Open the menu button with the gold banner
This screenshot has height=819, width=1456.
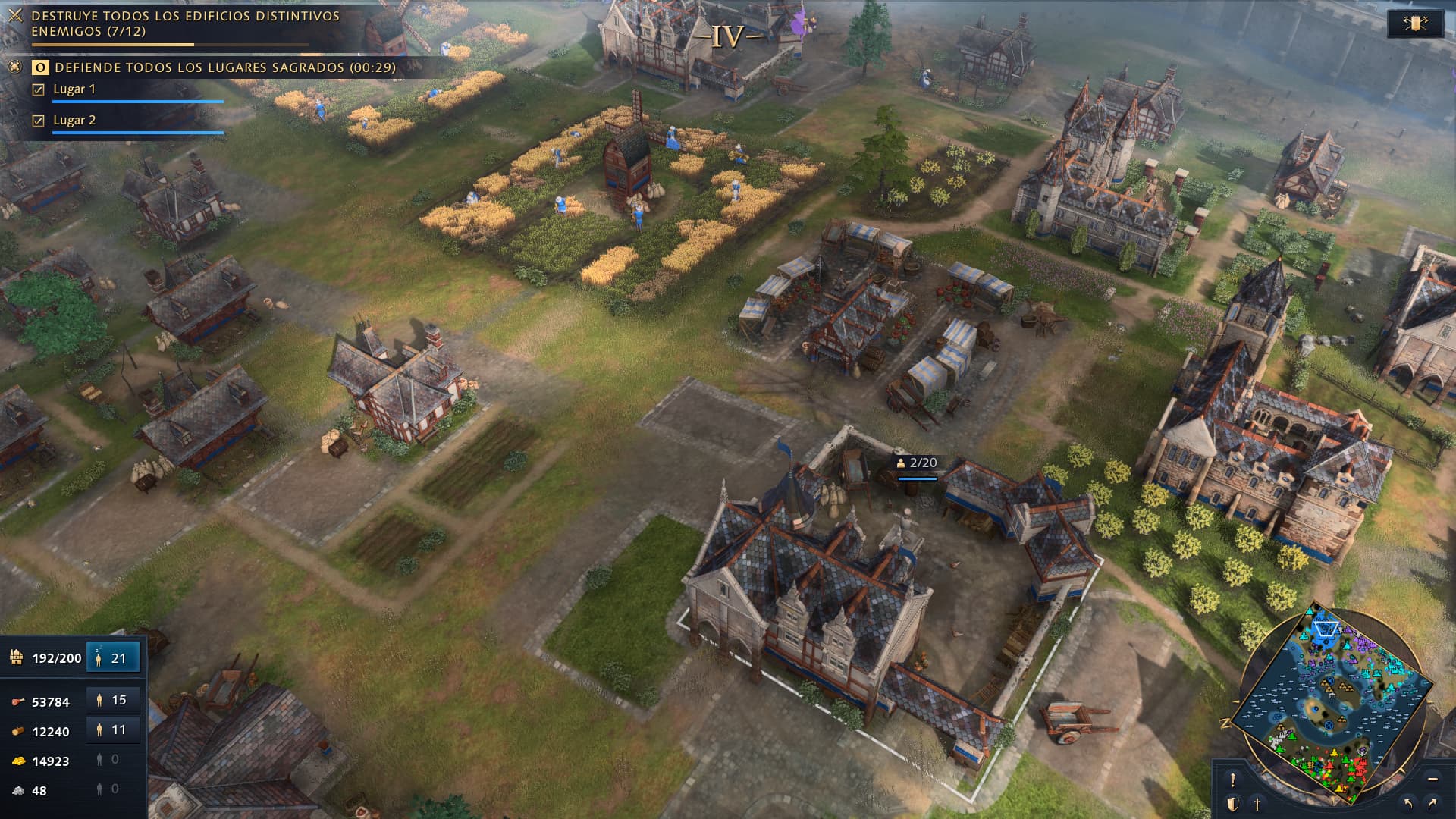1414,24
